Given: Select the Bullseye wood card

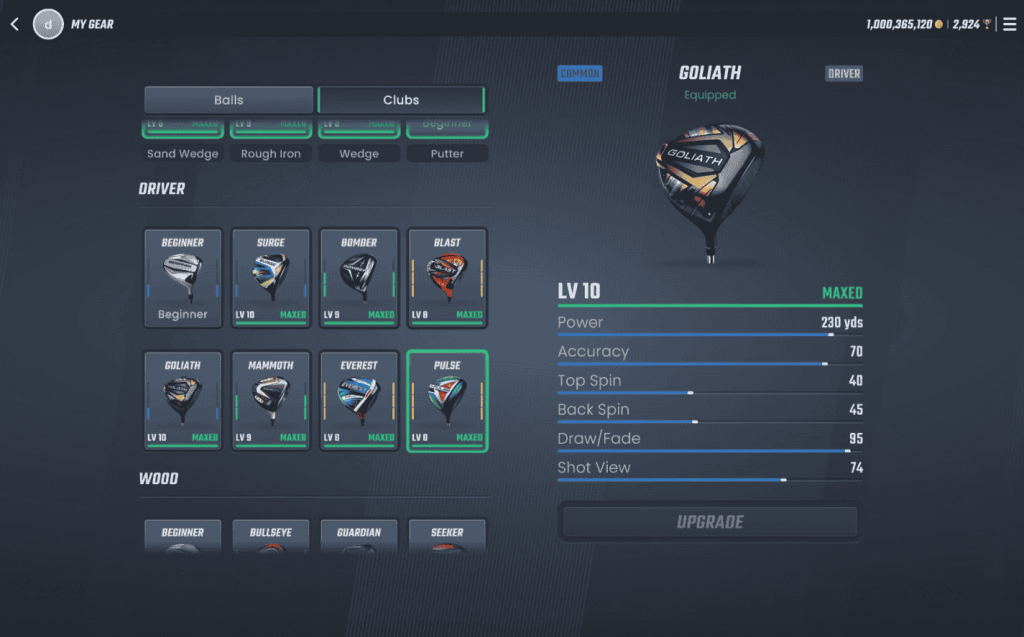Looking at the screenshot, I should pyautogui.click(x=271, y=537).
